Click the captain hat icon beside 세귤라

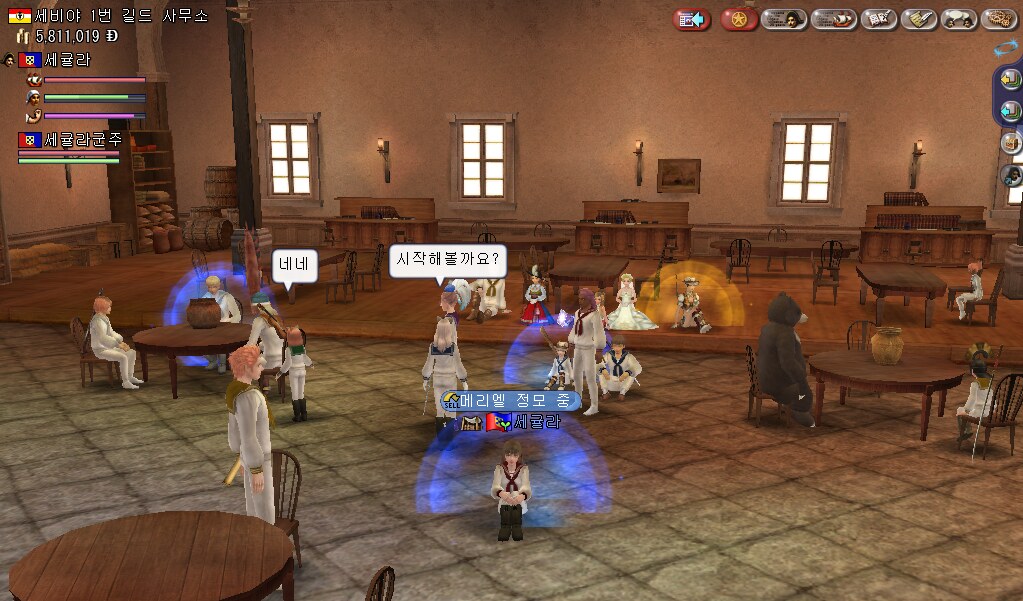[x=8, y=60]
